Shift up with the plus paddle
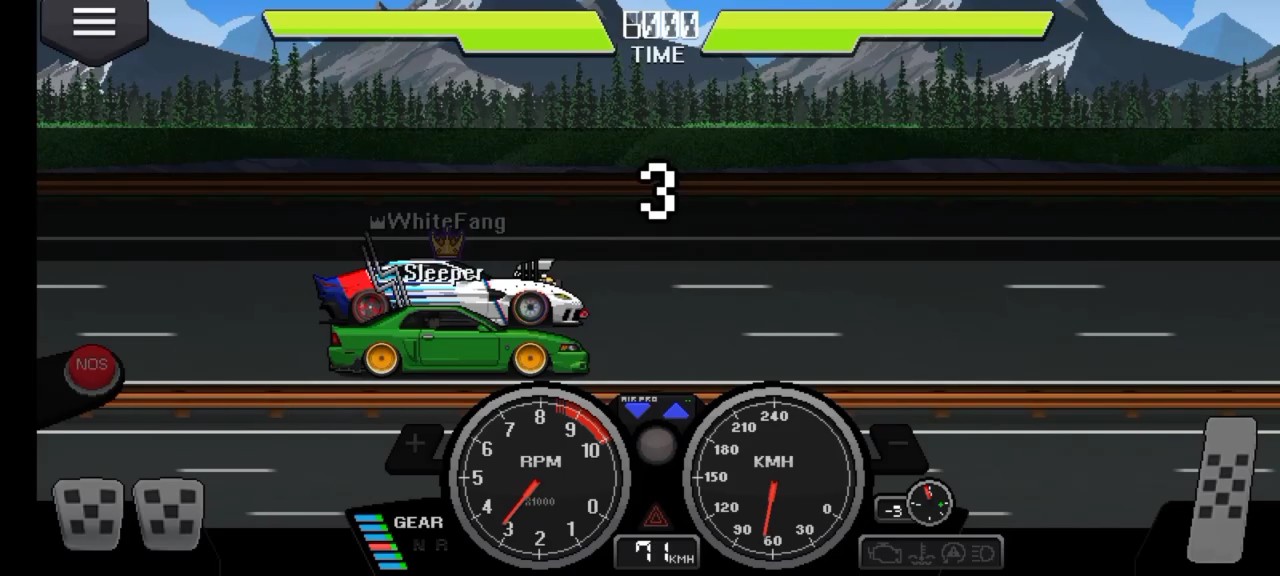 tap(416, 444)
